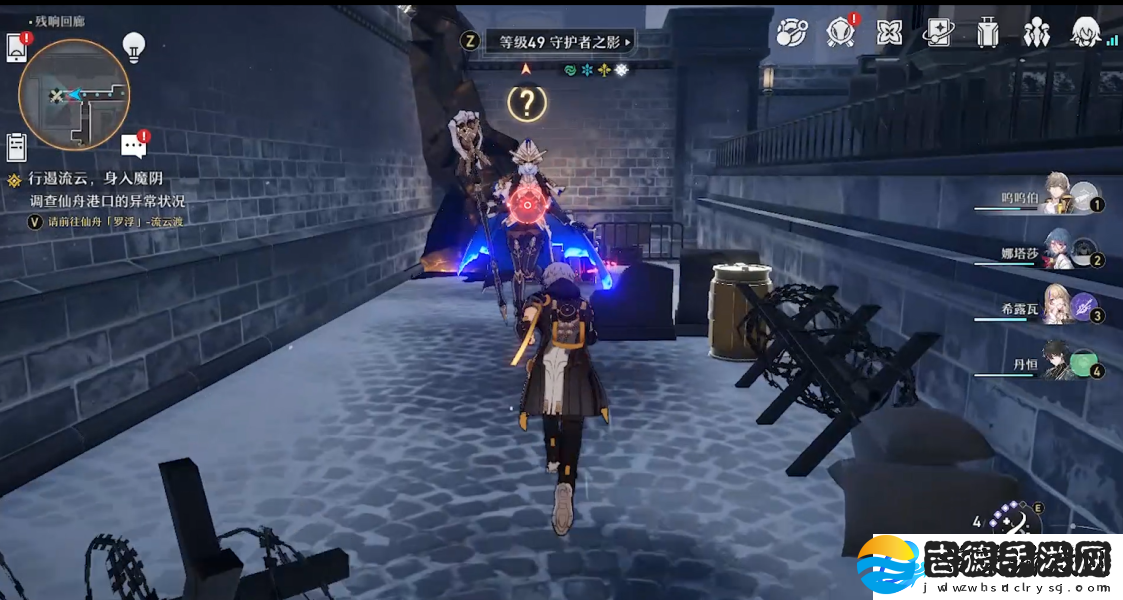Click the lightbulb hint icon
The image size is (1123, 600).
[133, 46]
